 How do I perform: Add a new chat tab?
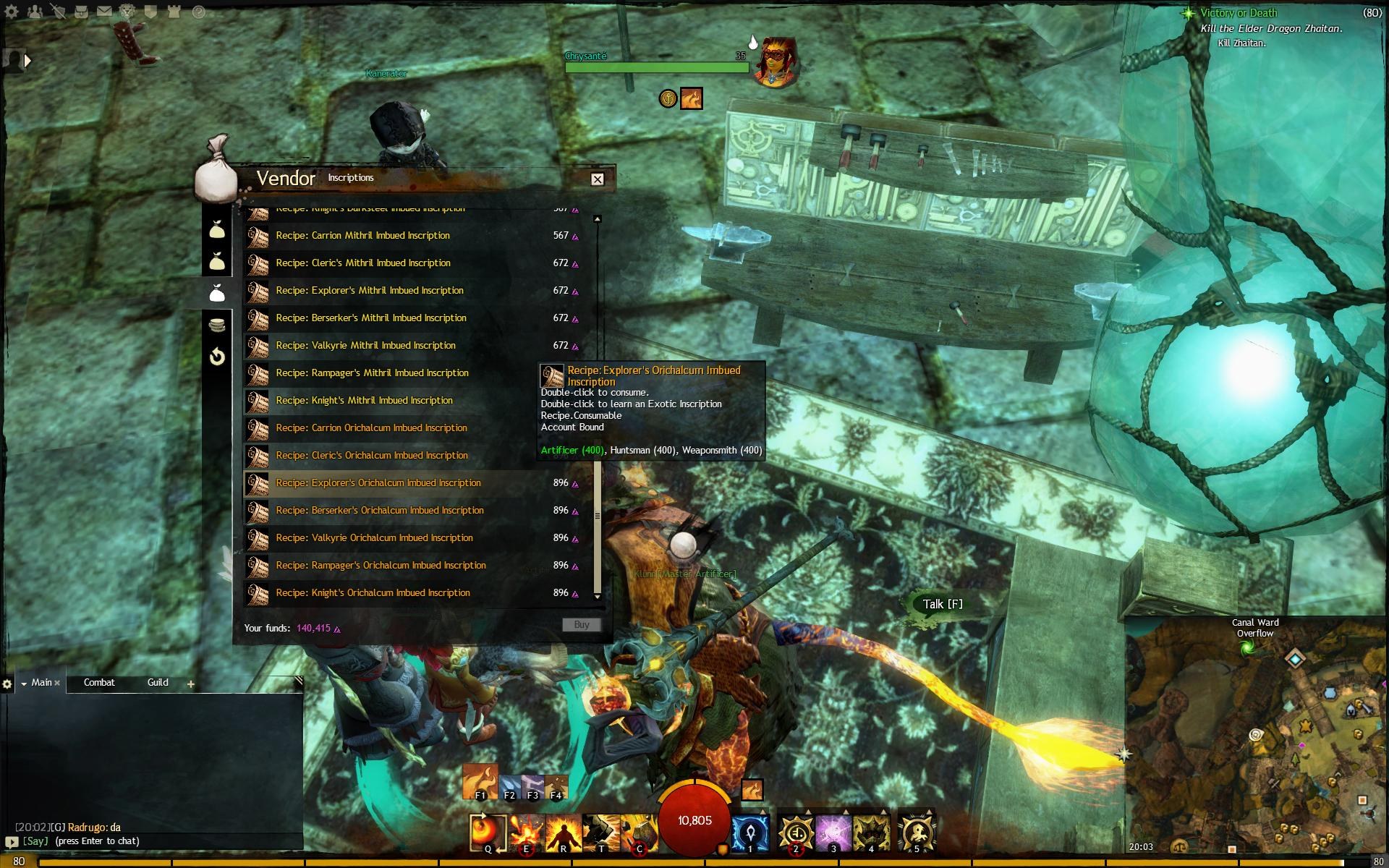[x=191, y=684]
